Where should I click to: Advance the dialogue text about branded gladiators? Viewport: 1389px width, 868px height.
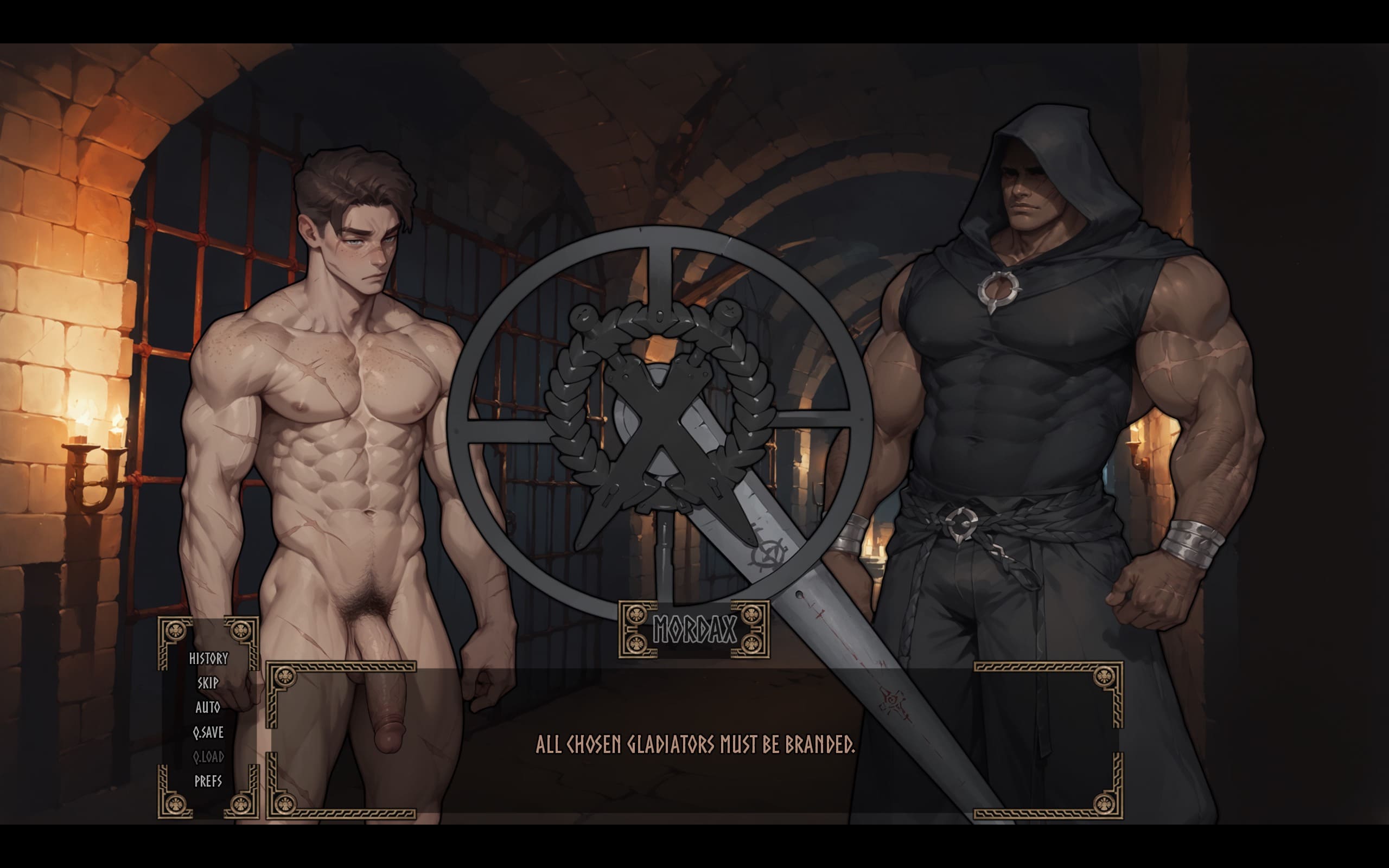click(x=694, y=744)
